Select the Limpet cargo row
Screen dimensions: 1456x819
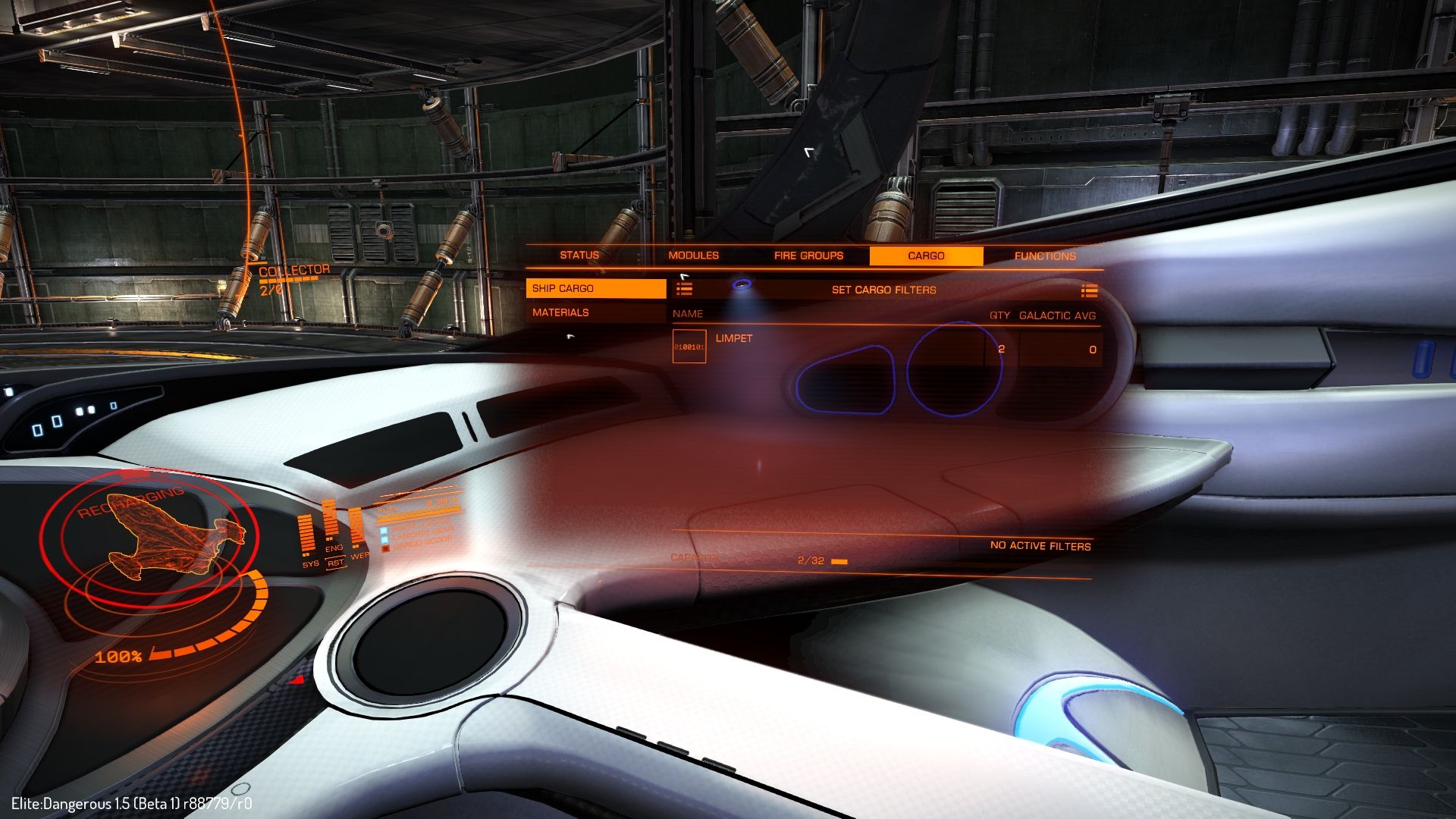(x=886, y=348)
